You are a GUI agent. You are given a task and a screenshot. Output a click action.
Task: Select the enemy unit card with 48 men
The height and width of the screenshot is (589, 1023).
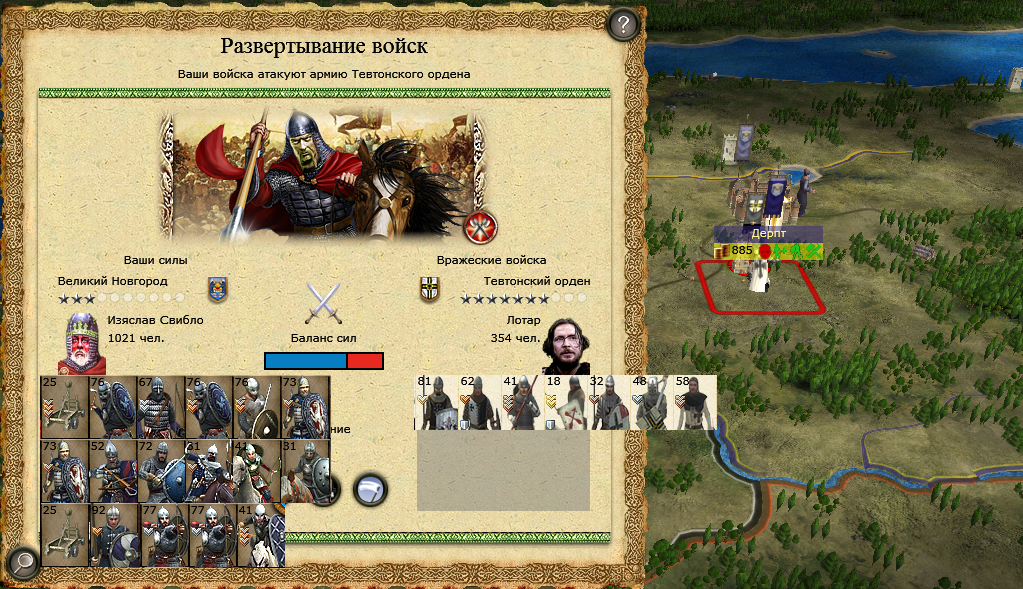(x=651, y=402)
